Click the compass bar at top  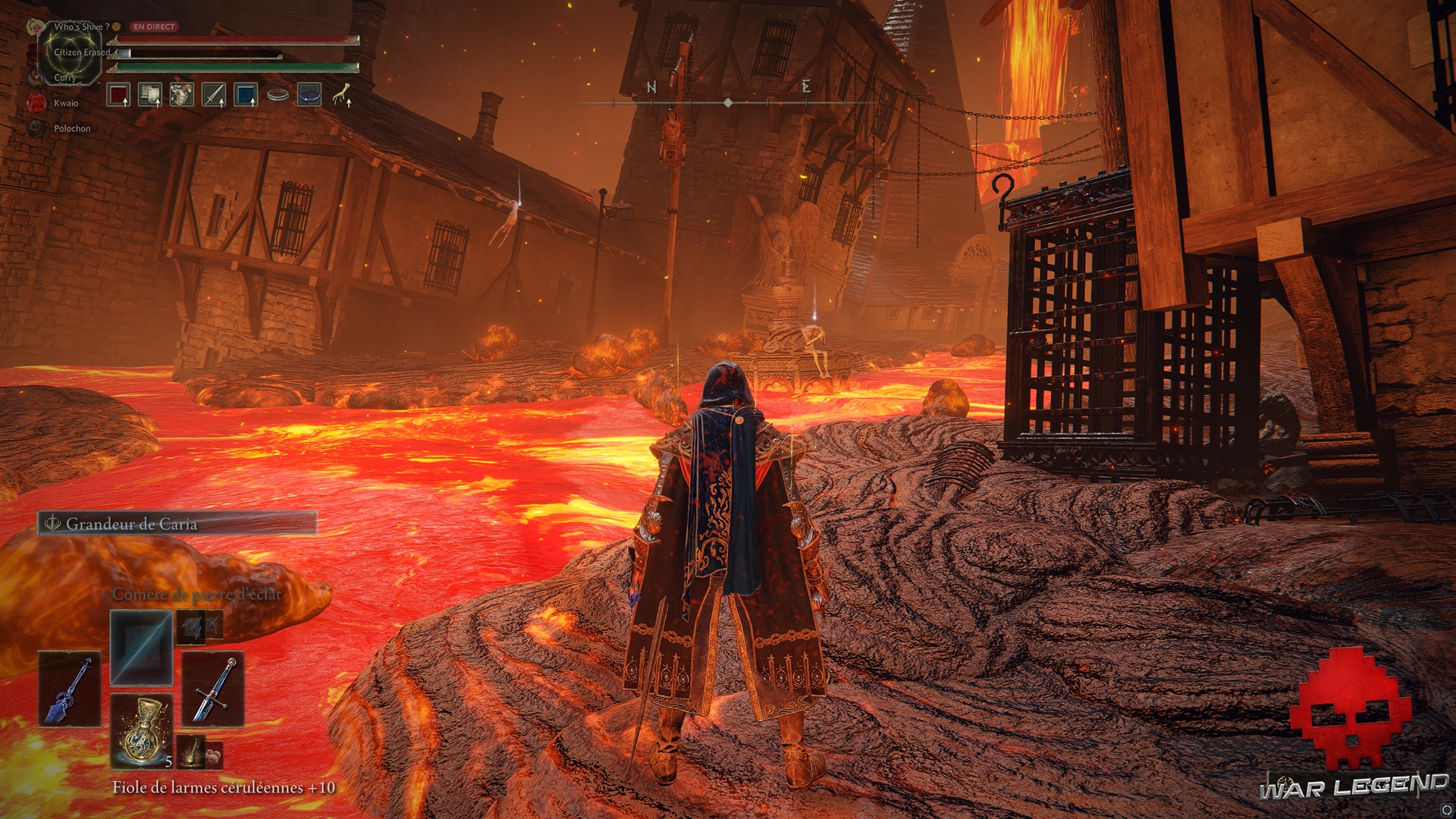(x=728, y=102)
